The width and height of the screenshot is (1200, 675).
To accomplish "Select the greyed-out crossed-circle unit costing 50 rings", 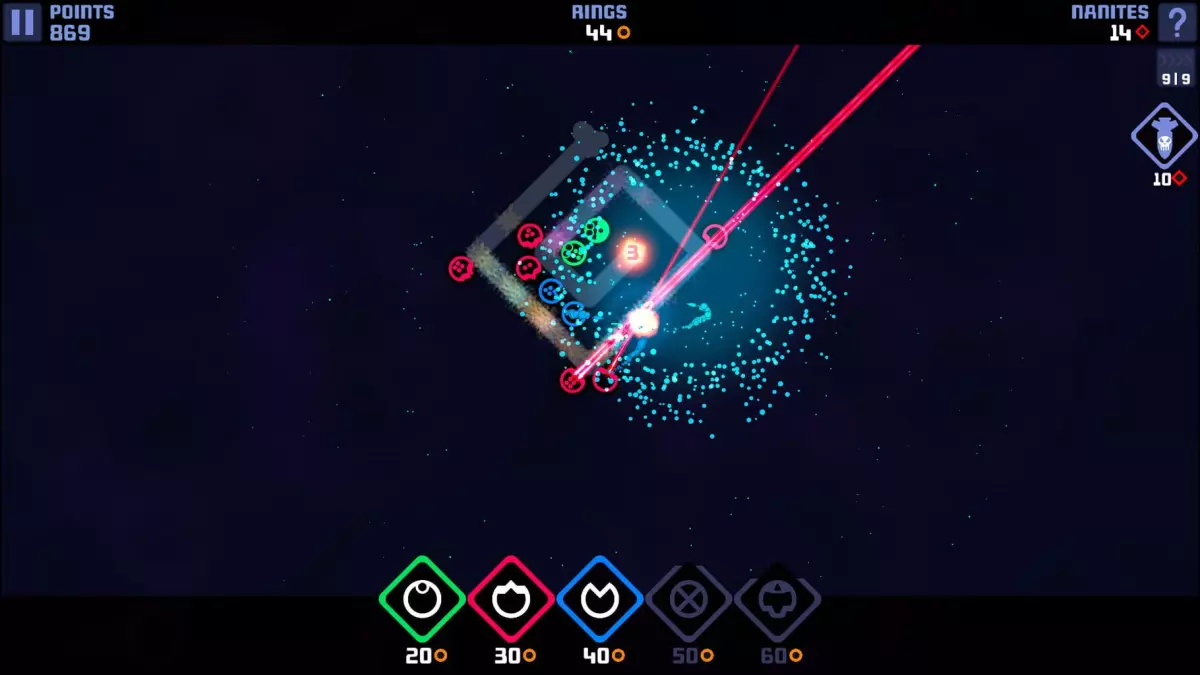I will pos(688,599).
